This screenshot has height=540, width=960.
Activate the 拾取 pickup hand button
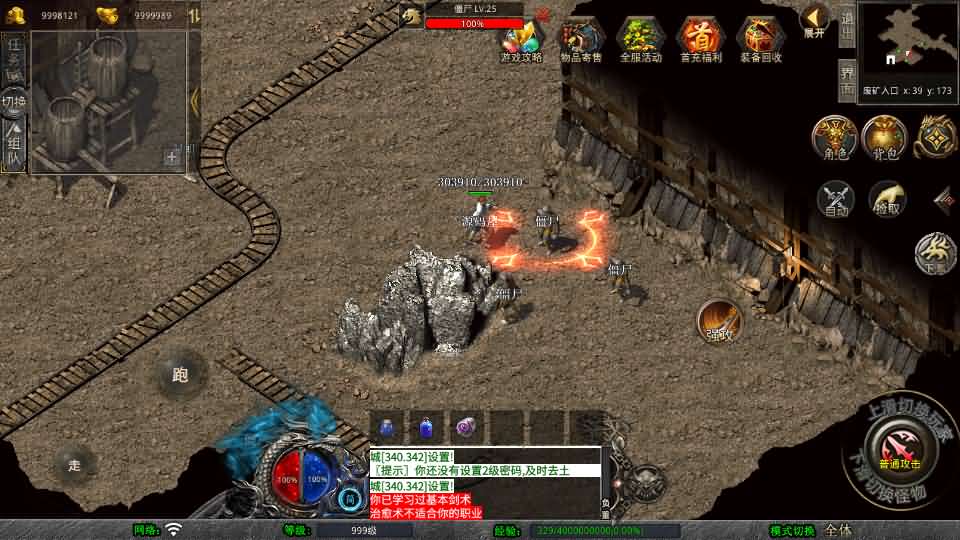[x=887, y=199]
